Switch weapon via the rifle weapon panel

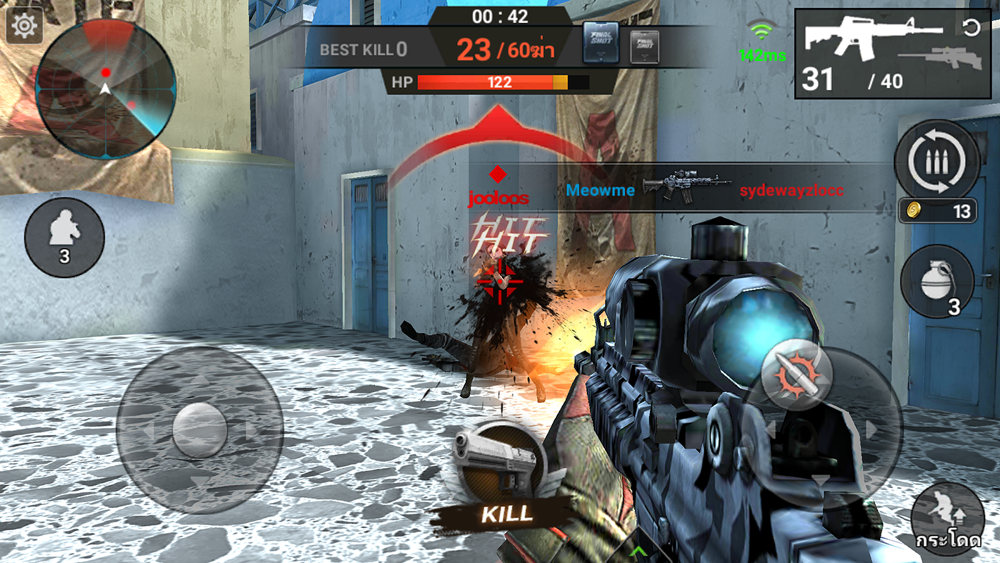coord(892,53)
